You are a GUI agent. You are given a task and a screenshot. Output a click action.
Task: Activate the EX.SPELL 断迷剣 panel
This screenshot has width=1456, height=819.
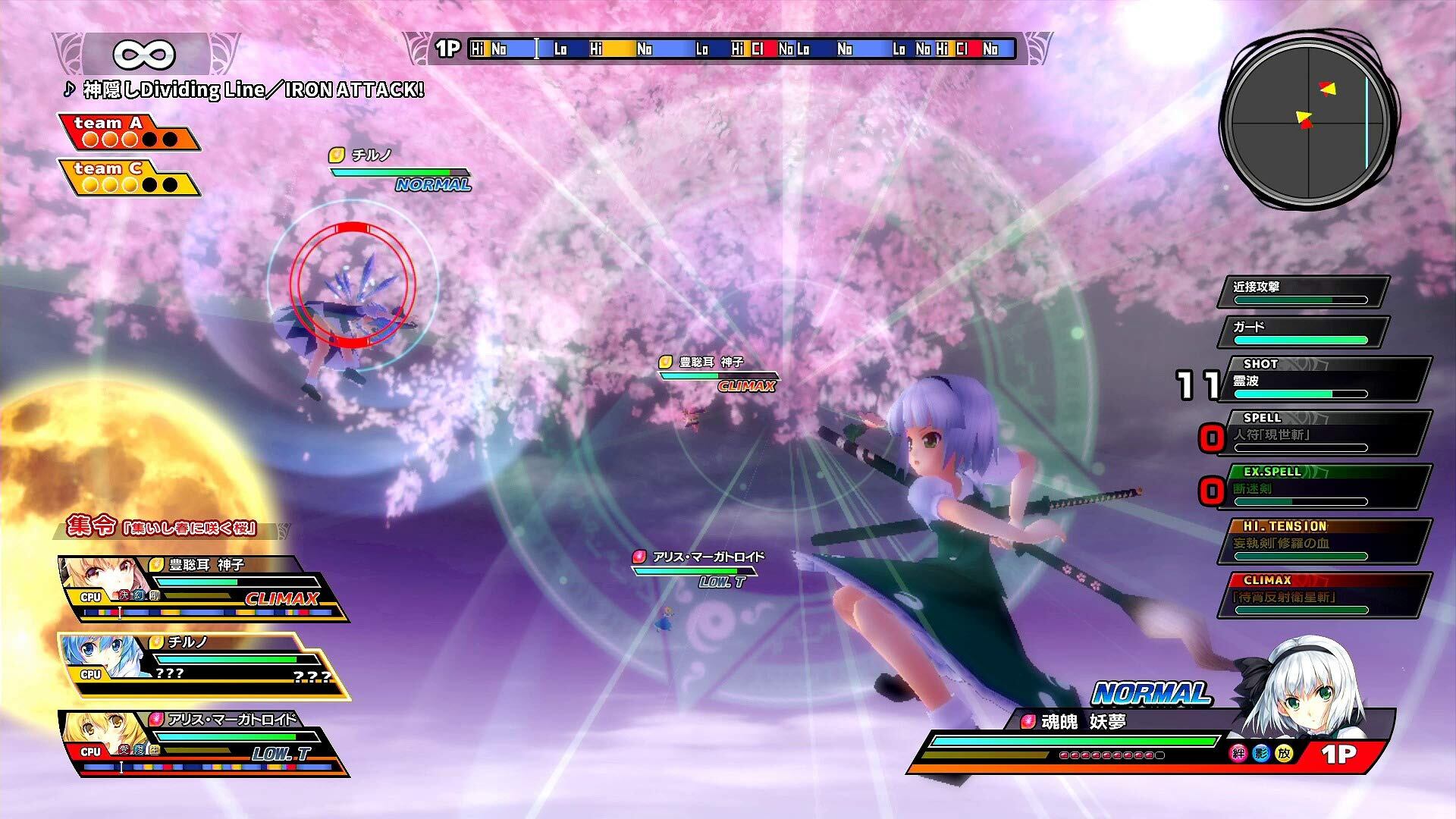(1323, 487)
